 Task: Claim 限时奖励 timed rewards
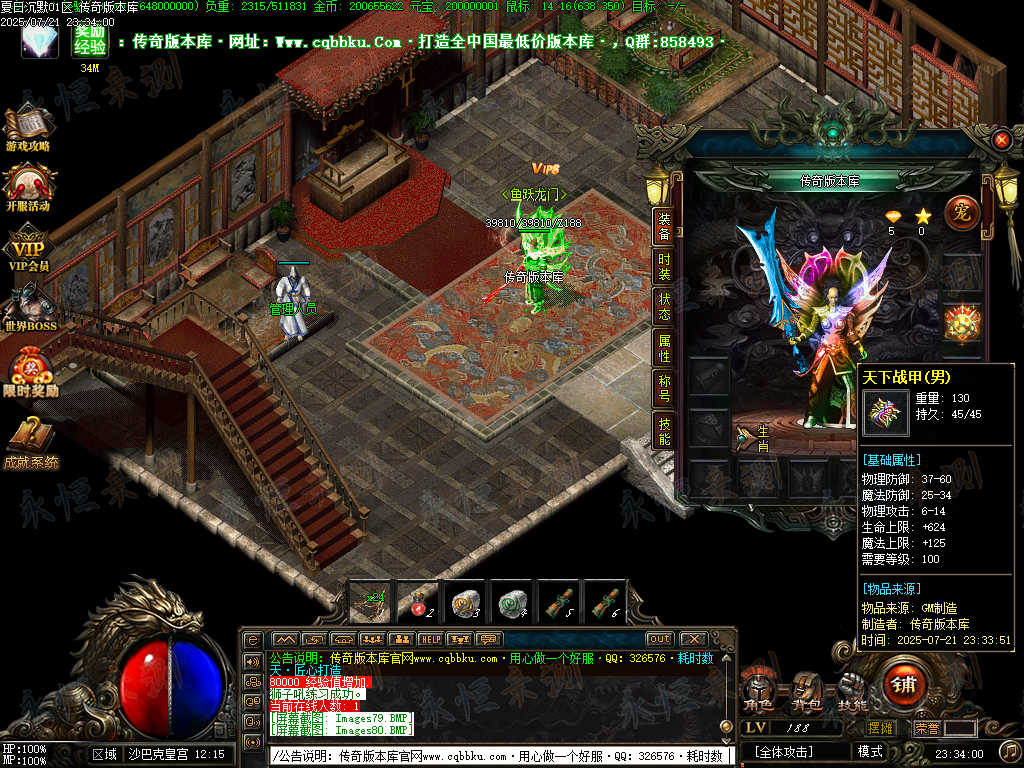[30, 372]
